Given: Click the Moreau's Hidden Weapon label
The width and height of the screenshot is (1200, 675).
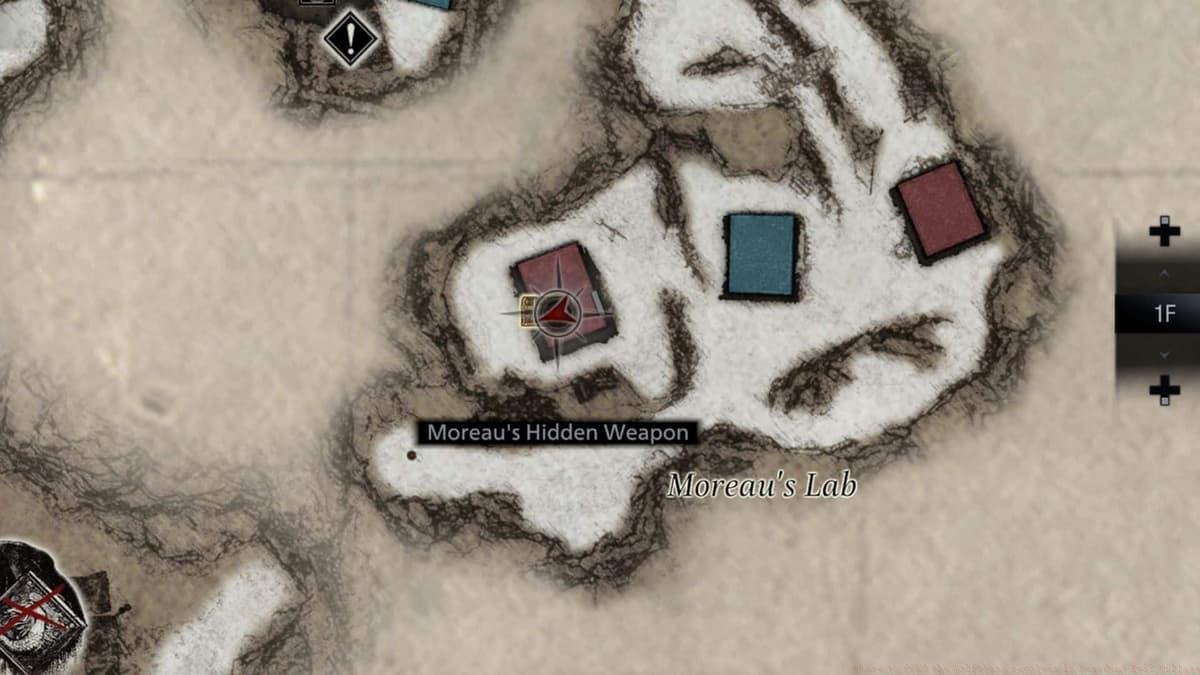Looking at the screenshot, I should [x=558, y=433].
